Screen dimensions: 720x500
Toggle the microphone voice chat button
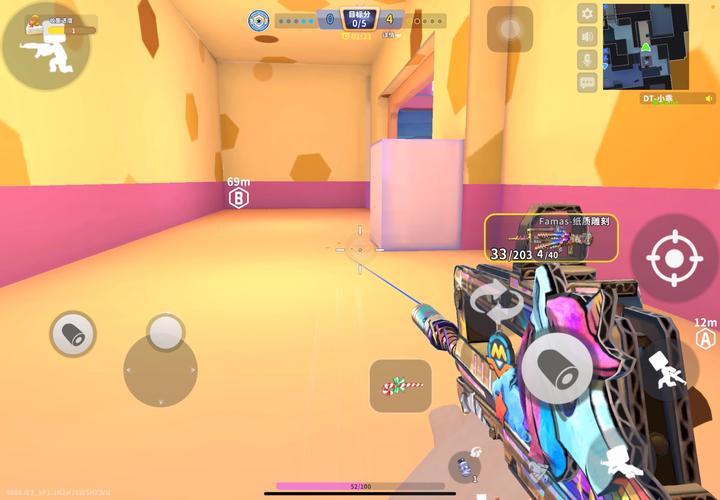(587, 60)
